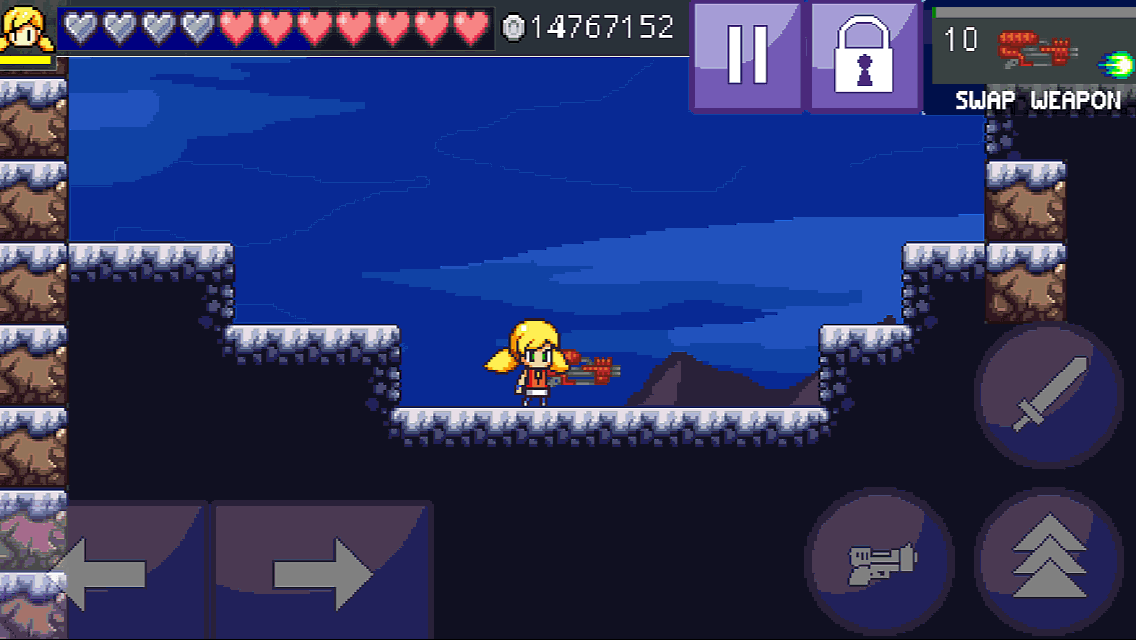Jump using the double-arrow button
This screenshot has width=1136, height=640.
pyautogui.click(x=1048, y=563)
